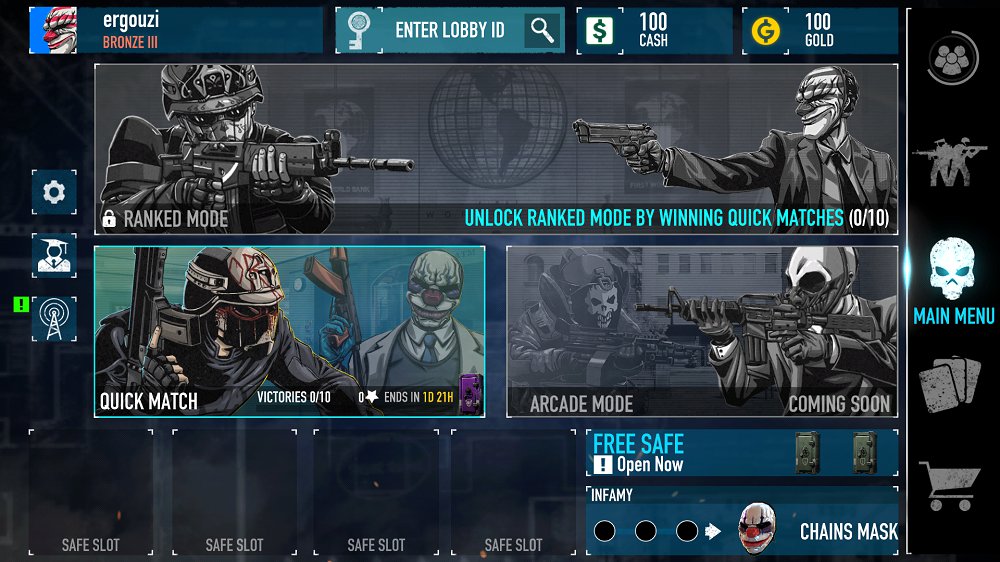Image resolution: width=1000 pixels, height=562 pixels.
Task: Open the Cash balance panel
Action: pos(653,30)
